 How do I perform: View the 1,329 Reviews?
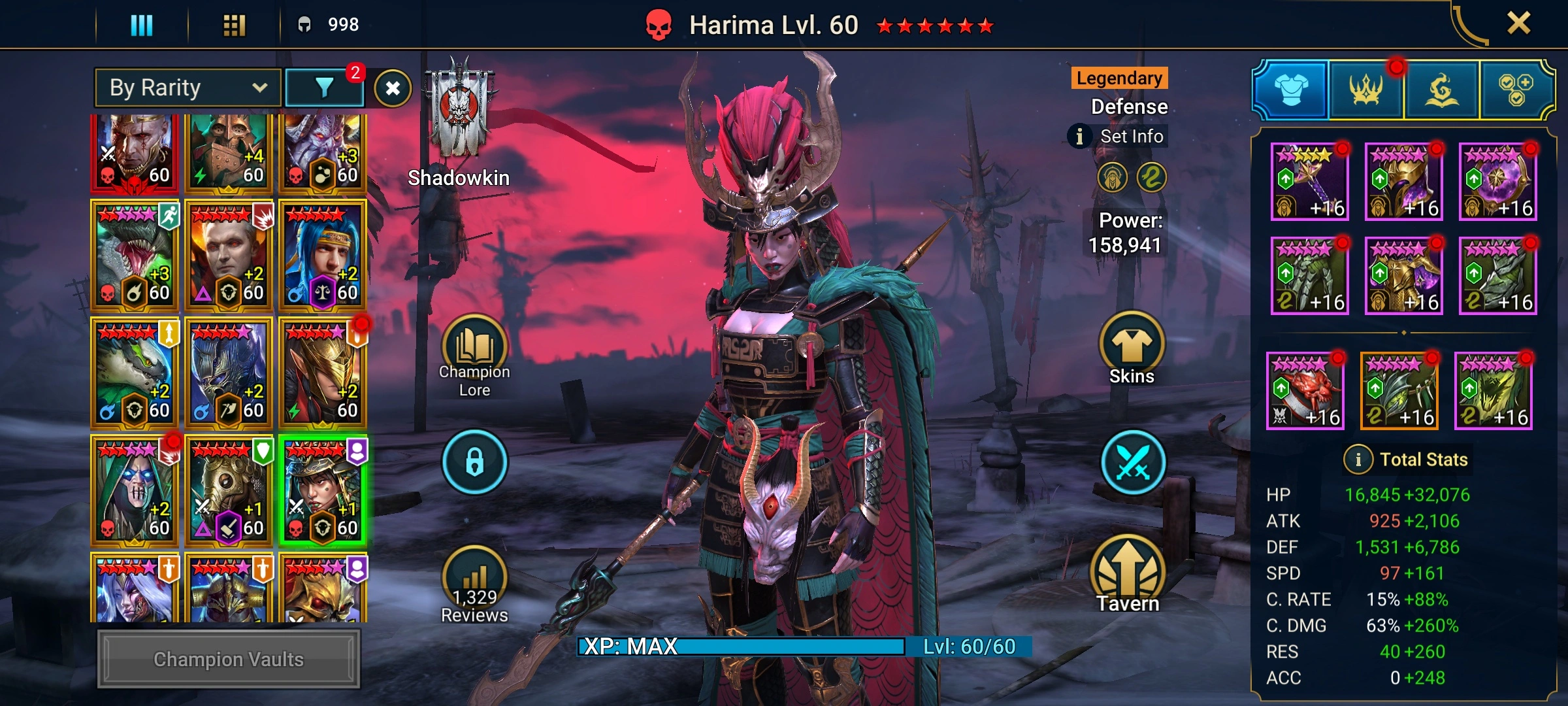[x=474, y=585]
